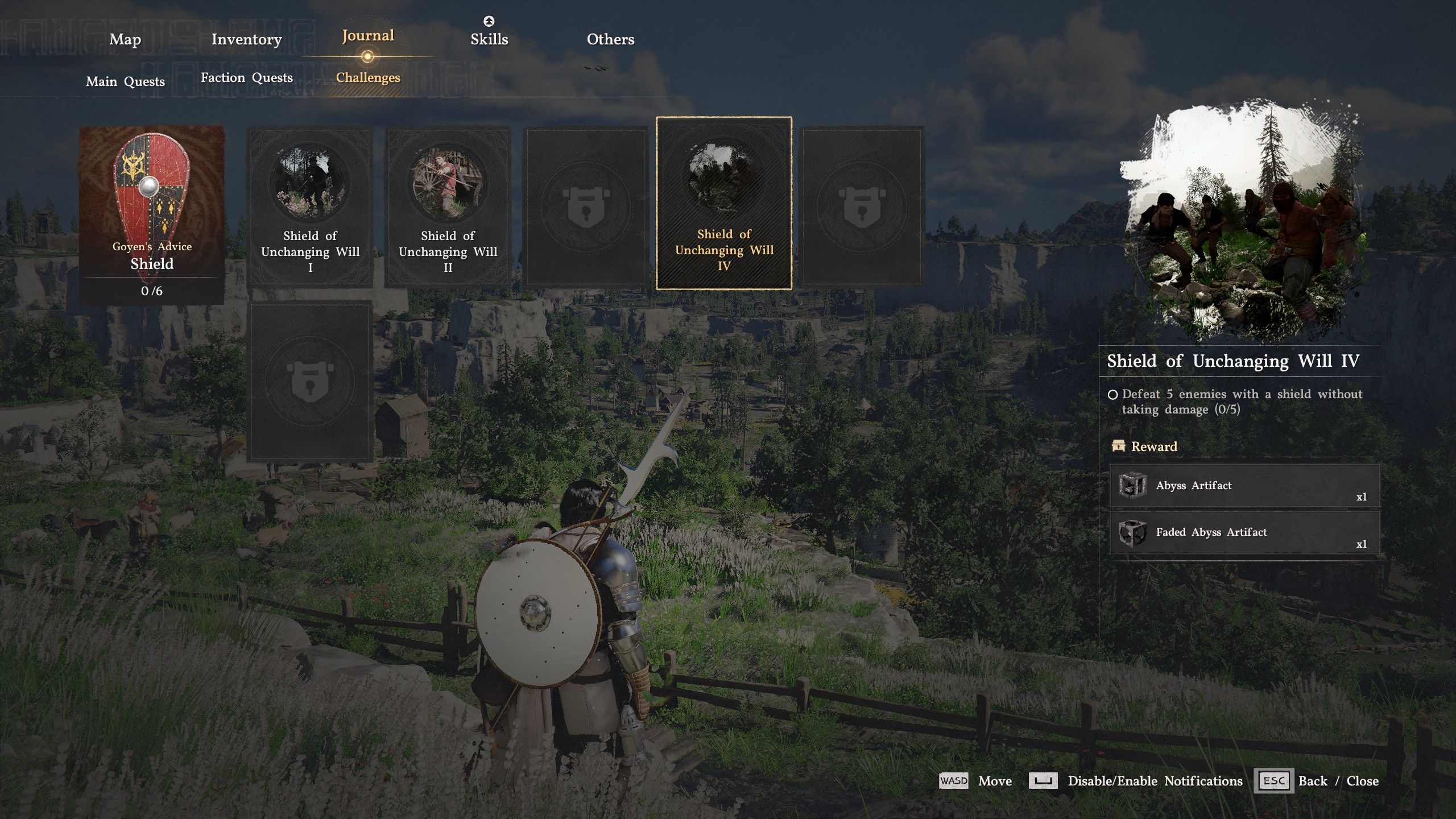Switch to Faction Quests
The width and height of the screenshot is (1456, 819).
pyautogui.click(x=246, y=78)
